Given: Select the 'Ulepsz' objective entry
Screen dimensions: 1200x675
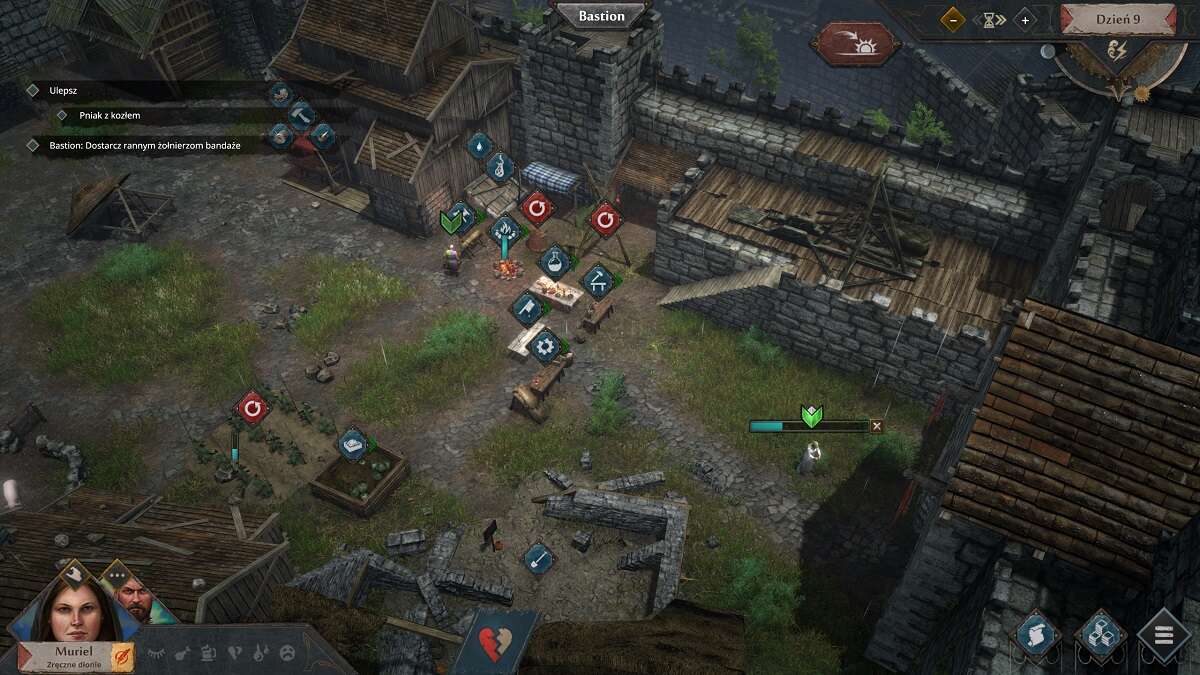Looking at the screenshot, I should tap(63, 90).
